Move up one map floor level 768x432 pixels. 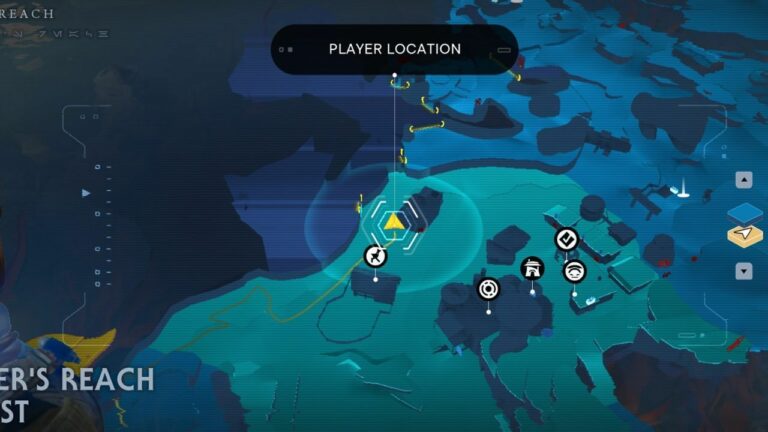[743, 181]
